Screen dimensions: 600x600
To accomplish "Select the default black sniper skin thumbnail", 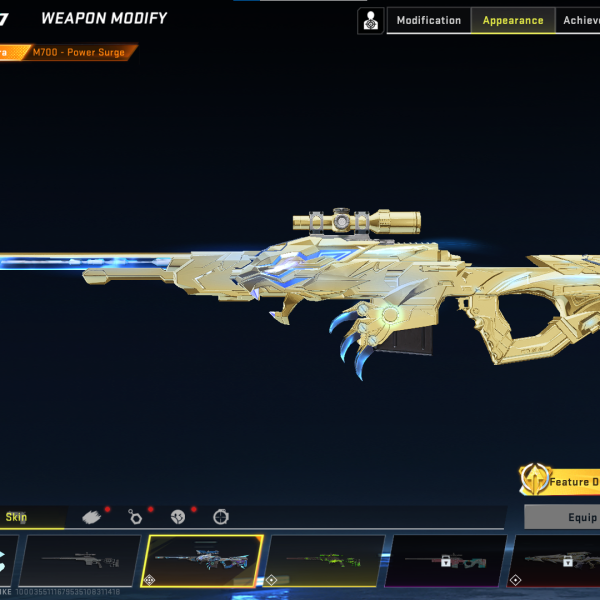I will [80, 561].
